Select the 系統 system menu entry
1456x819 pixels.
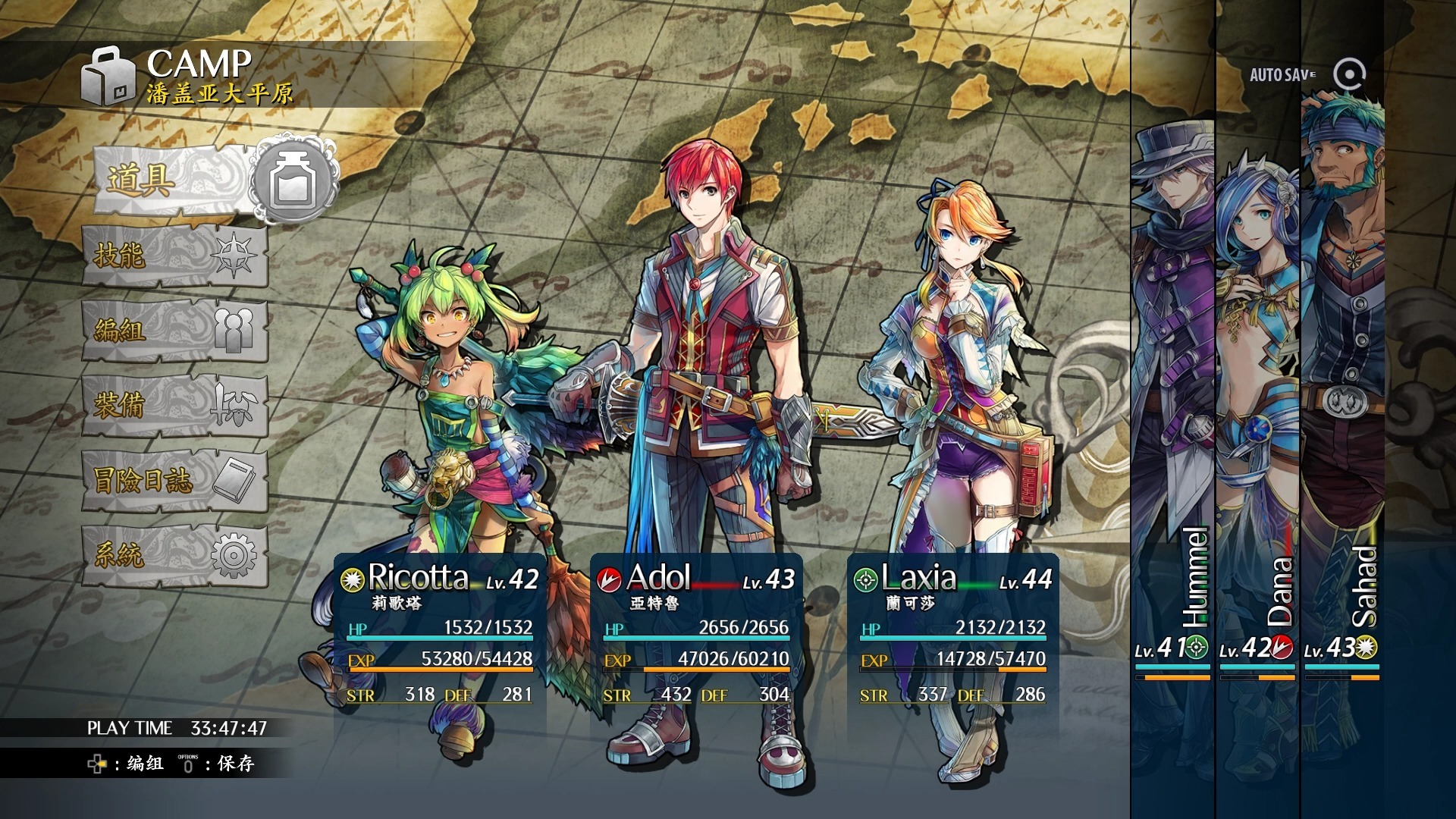(x=174, y=556)
